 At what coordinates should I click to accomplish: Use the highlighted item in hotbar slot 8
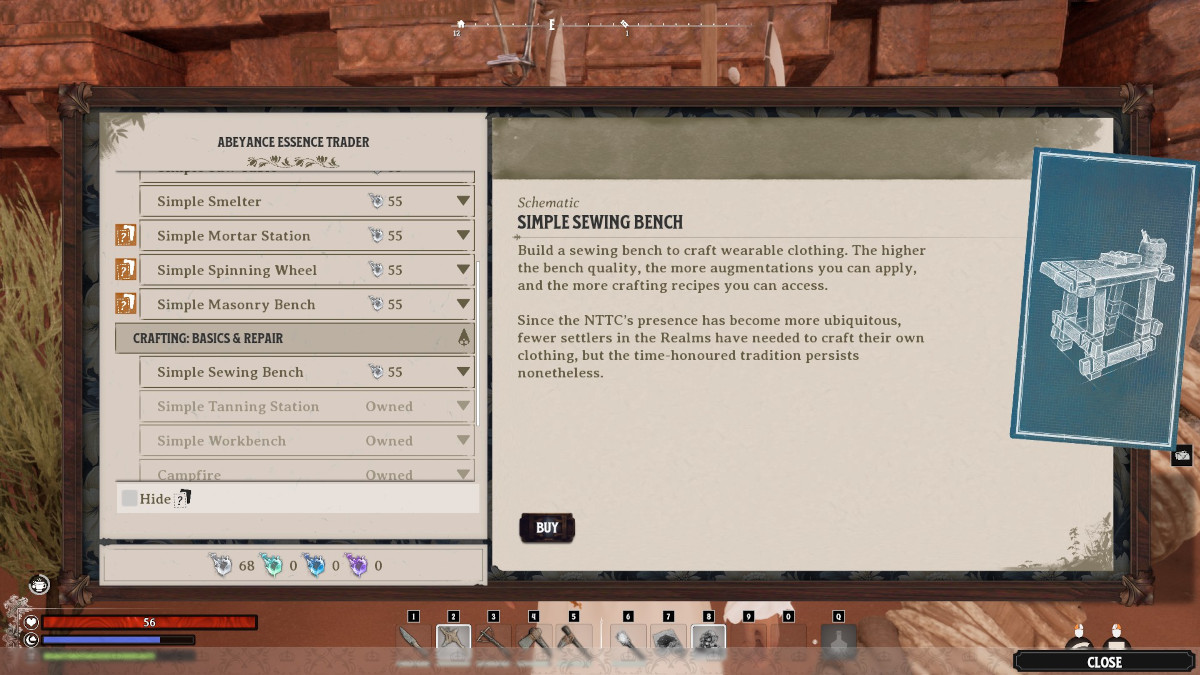(708, 642)
